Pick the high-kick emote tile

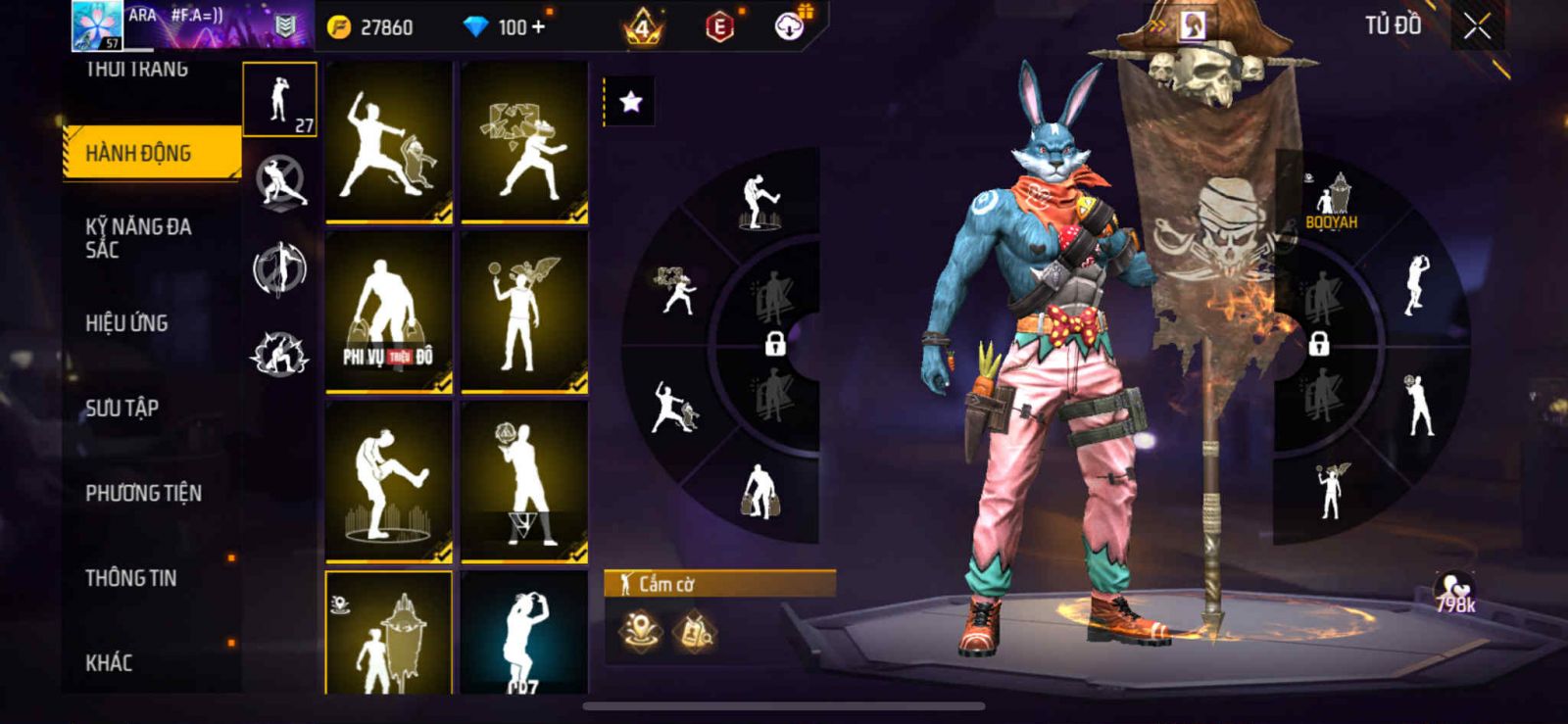point(389,482)
